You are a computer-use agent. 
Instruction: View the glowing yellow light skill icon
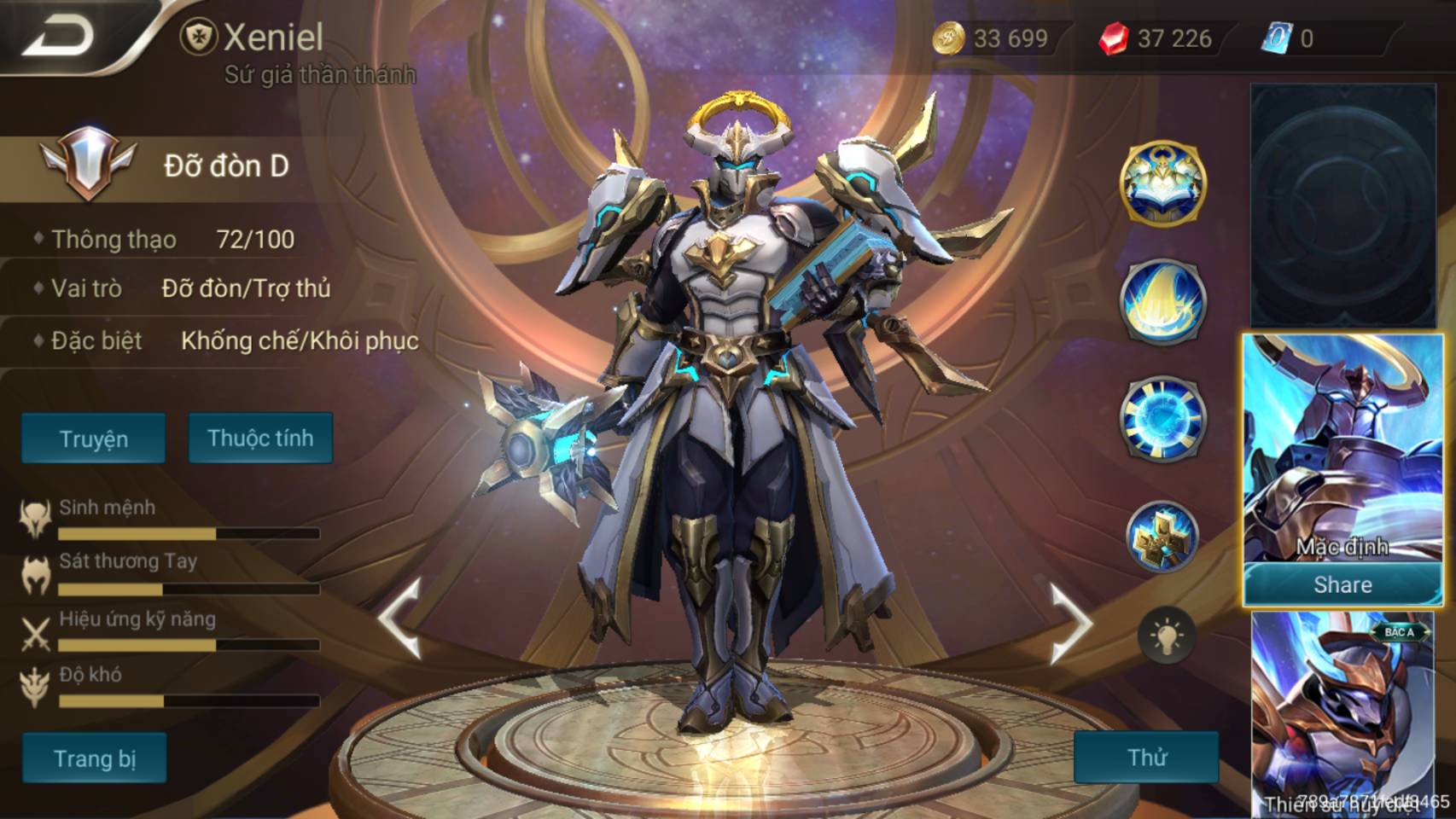tap(1162, 300)
